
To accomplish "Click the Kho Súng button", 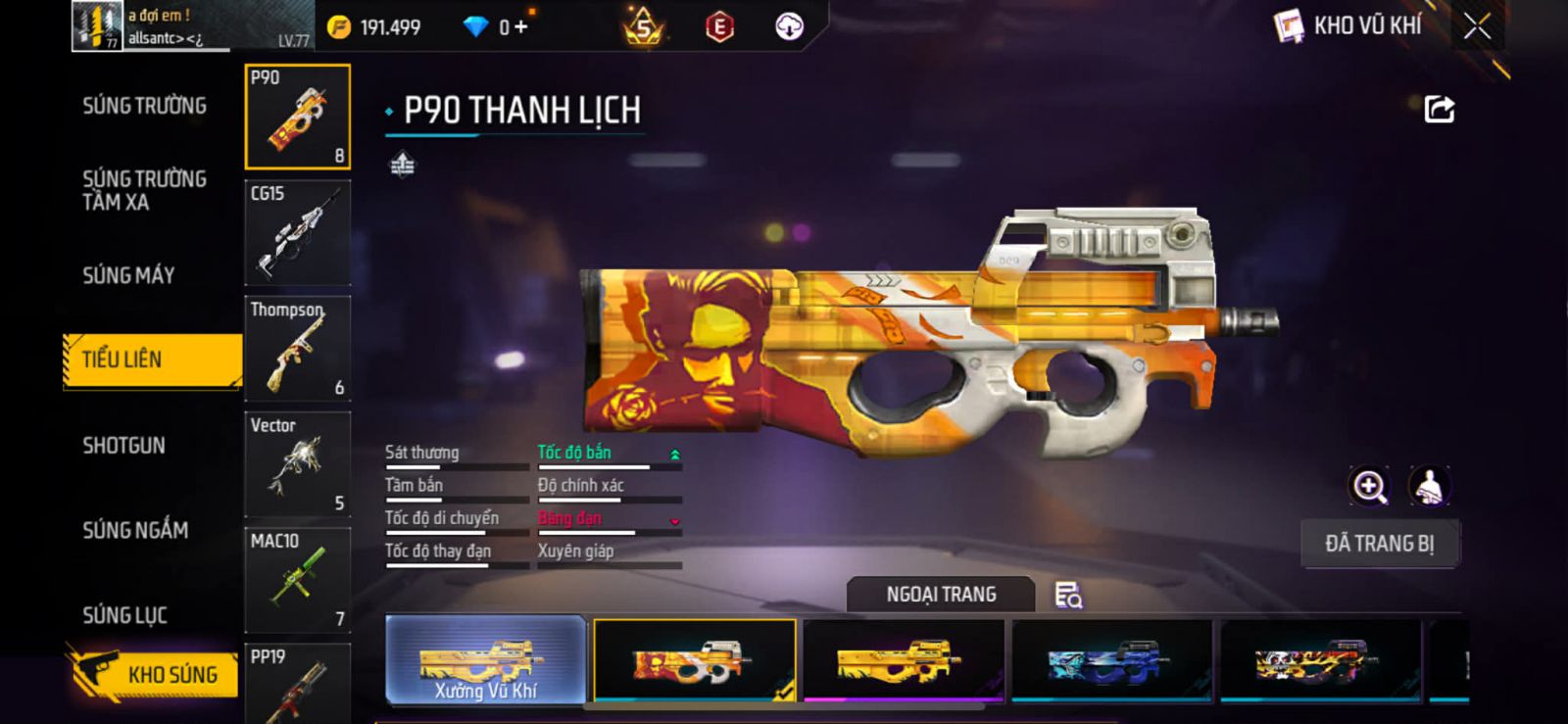I will point(155,674).
